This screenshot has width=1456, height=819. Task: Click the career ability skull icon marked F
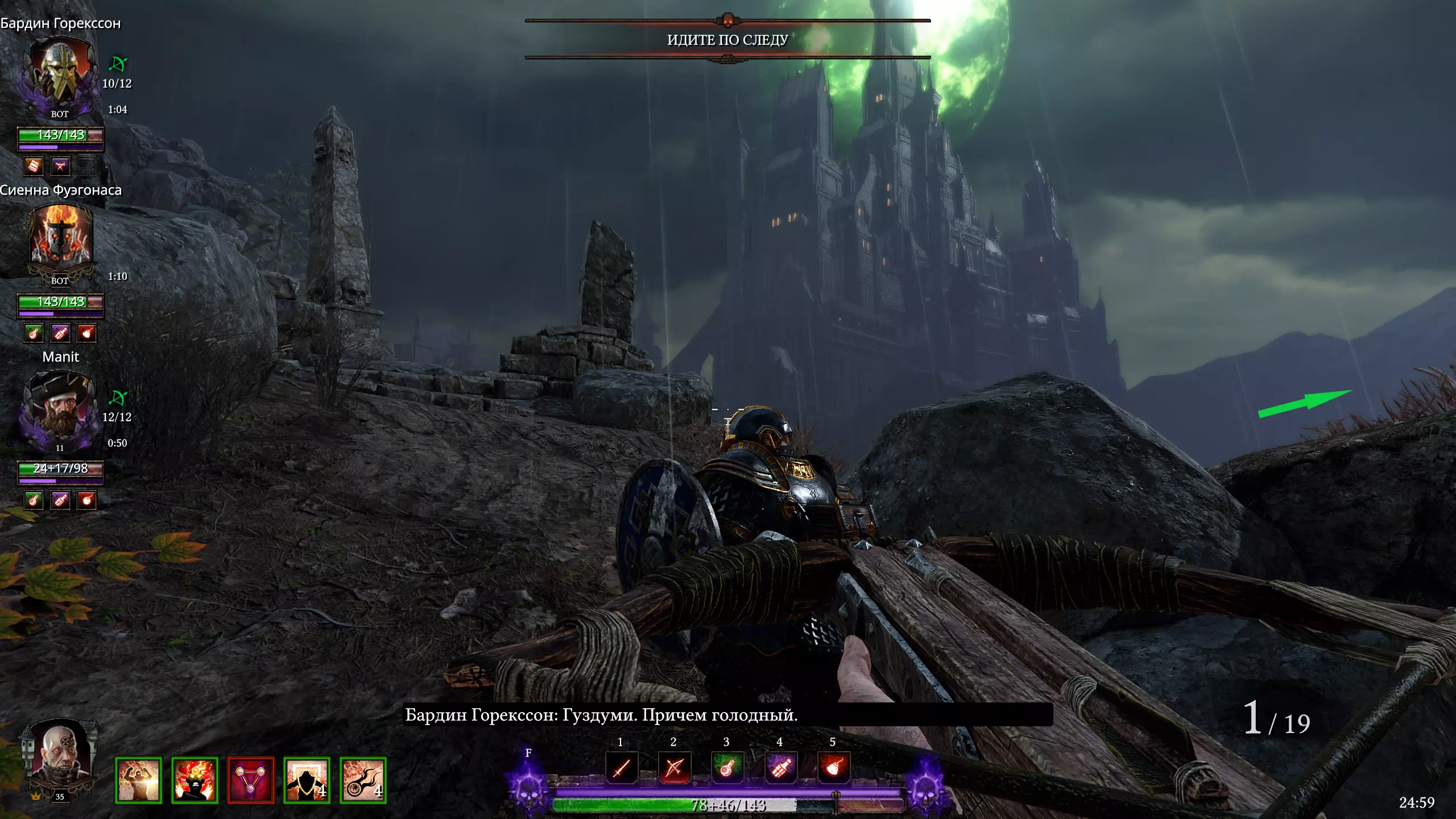point(529,785)
